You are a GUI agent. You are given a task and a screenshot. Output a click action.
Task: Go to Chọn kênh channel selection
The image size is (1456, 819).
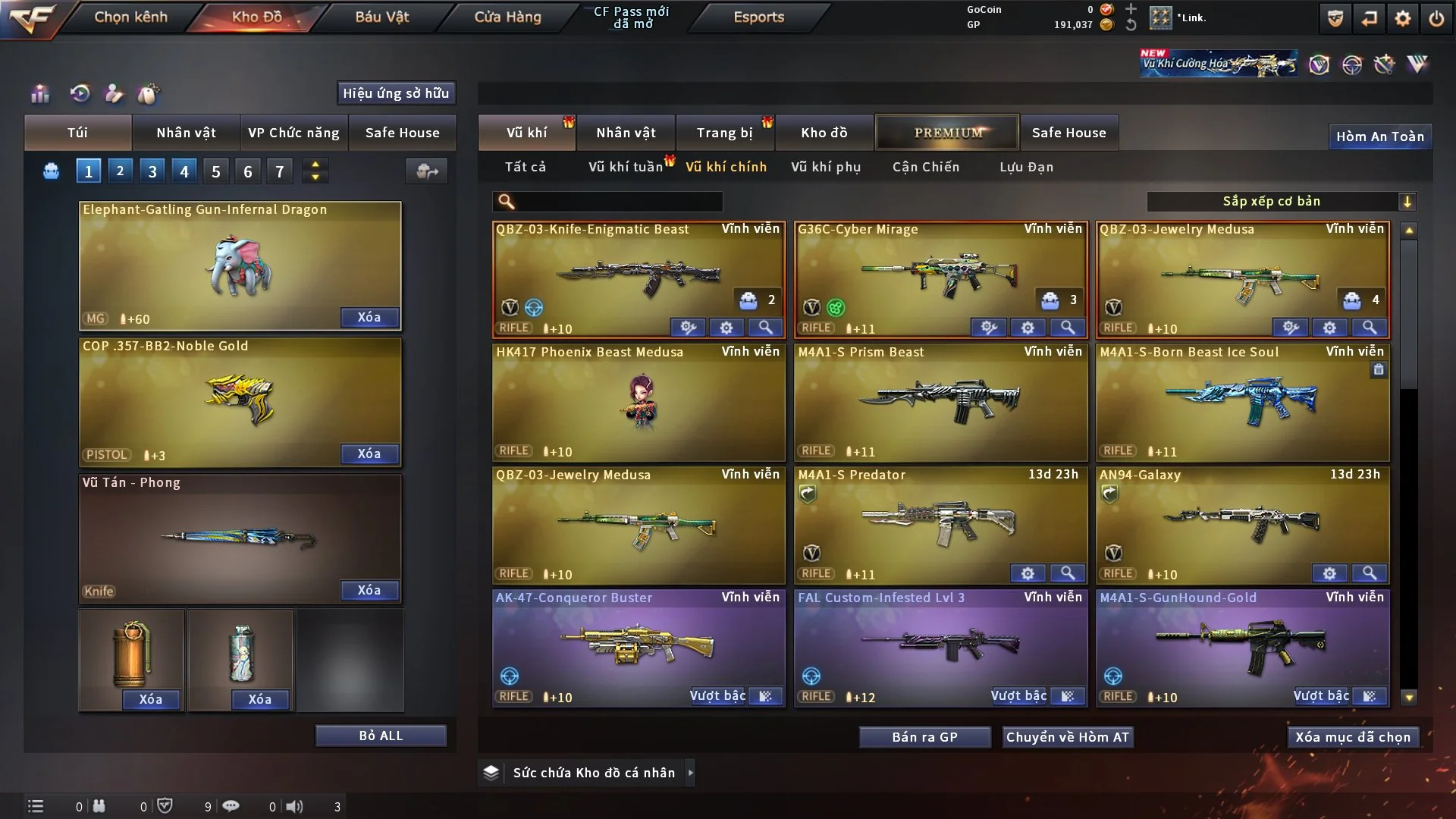point(130,17)
